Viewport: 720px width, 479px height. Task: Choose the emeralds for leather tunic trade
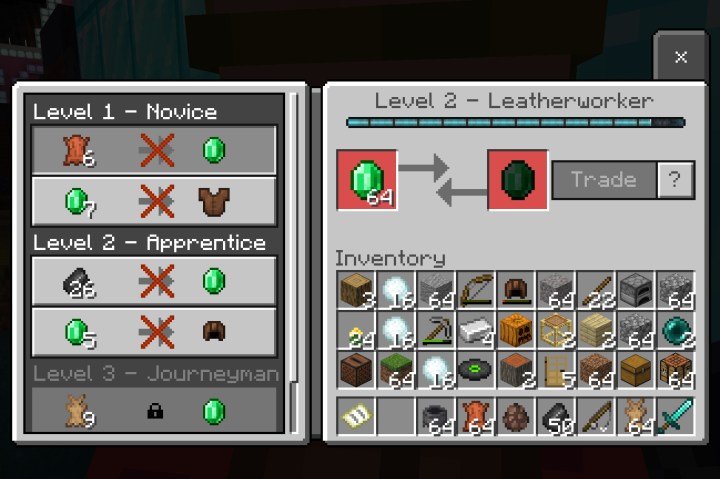(x=154, y=201)
